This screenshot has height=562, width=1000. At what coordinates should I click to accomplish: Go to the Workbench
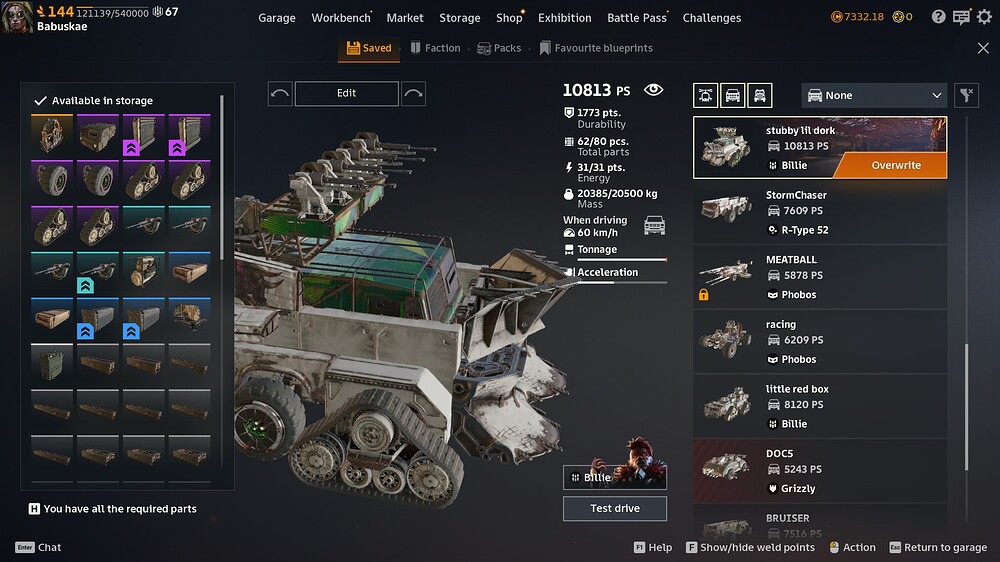coord(340,18)
